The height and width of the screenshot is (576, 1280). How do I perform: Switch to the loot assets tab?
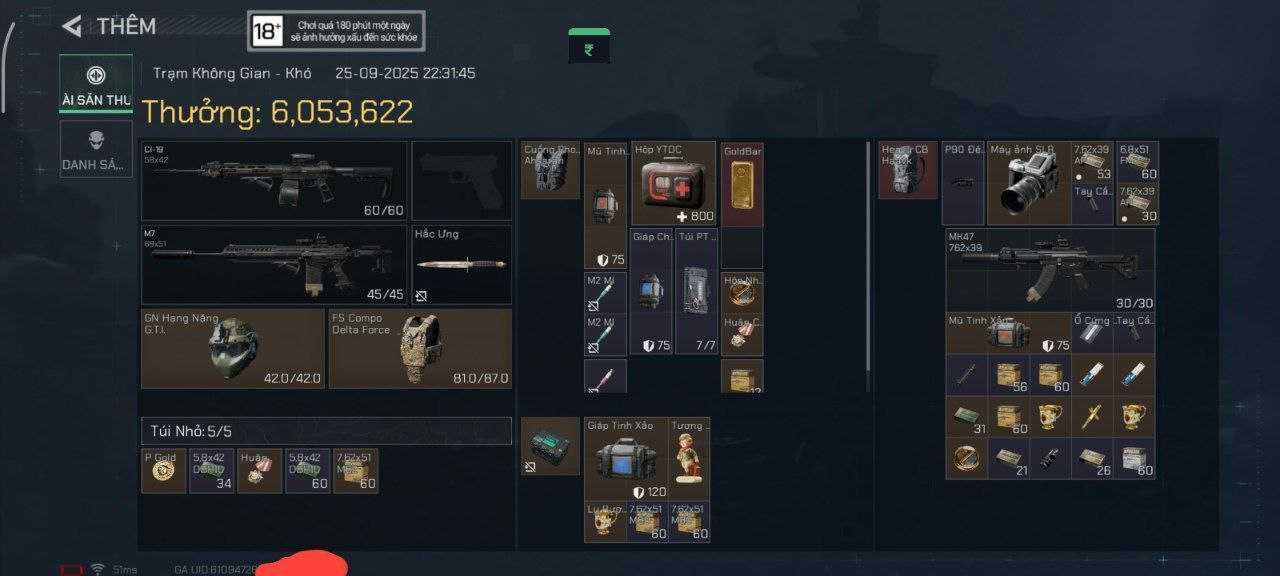(96, 83)
